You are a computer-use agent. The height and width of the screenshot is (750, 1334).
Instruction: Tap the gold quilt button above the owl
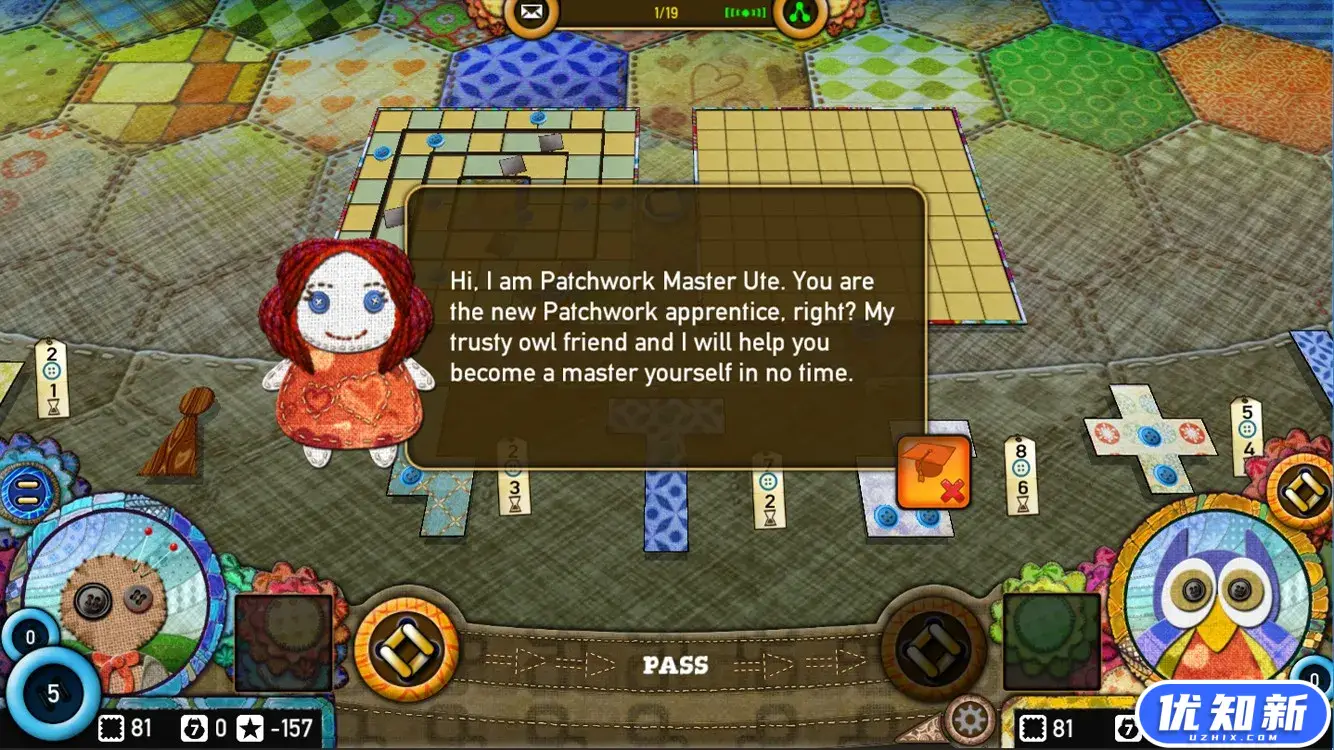pyautogui.click(x=1300, y=490)
